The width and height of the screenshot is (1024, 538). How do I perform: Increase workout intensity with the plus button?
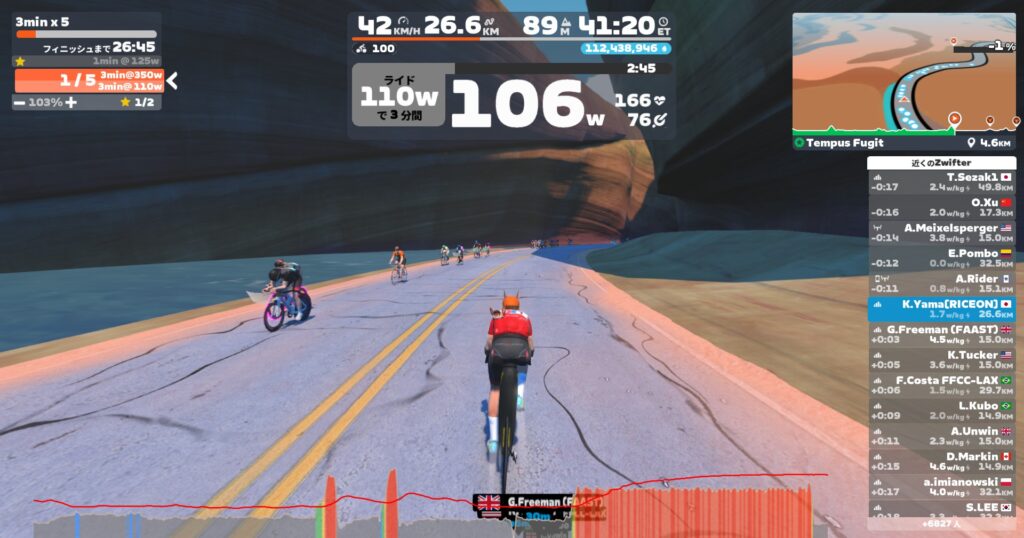pyautogui.click(x=71, y=102)
